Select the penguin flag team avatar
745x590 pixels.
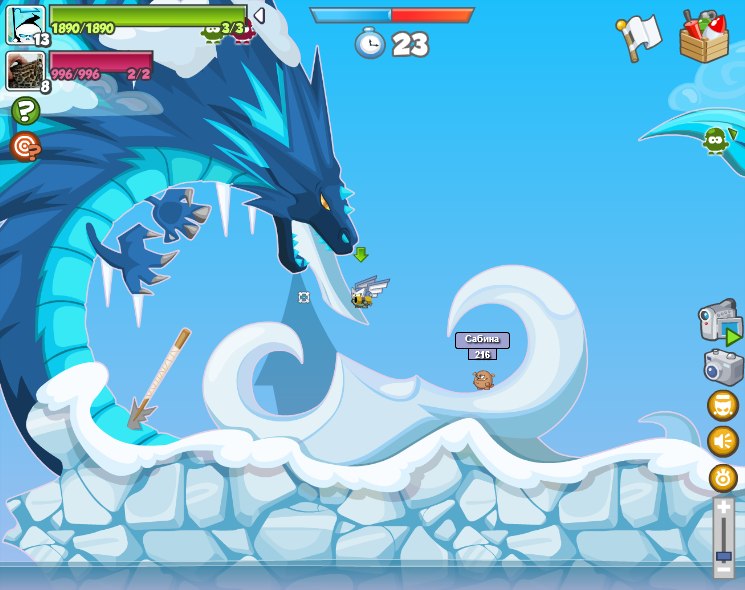25,23
